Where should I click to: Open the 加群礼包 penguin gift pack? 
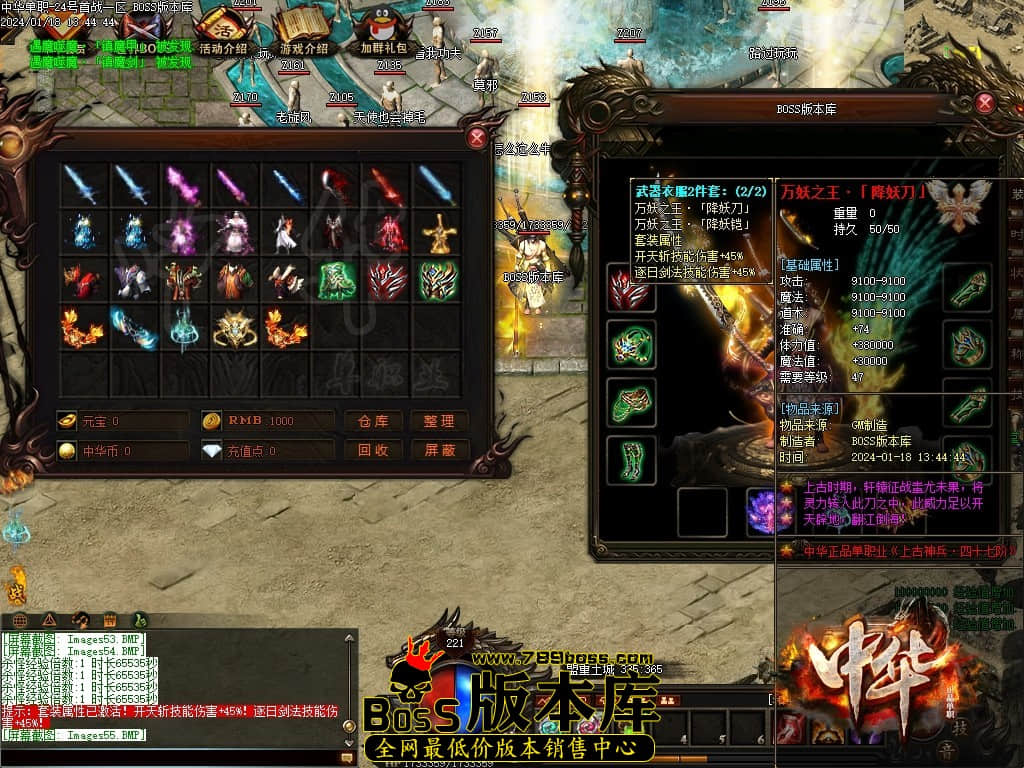pyautogui.click(x=384, y=30)
